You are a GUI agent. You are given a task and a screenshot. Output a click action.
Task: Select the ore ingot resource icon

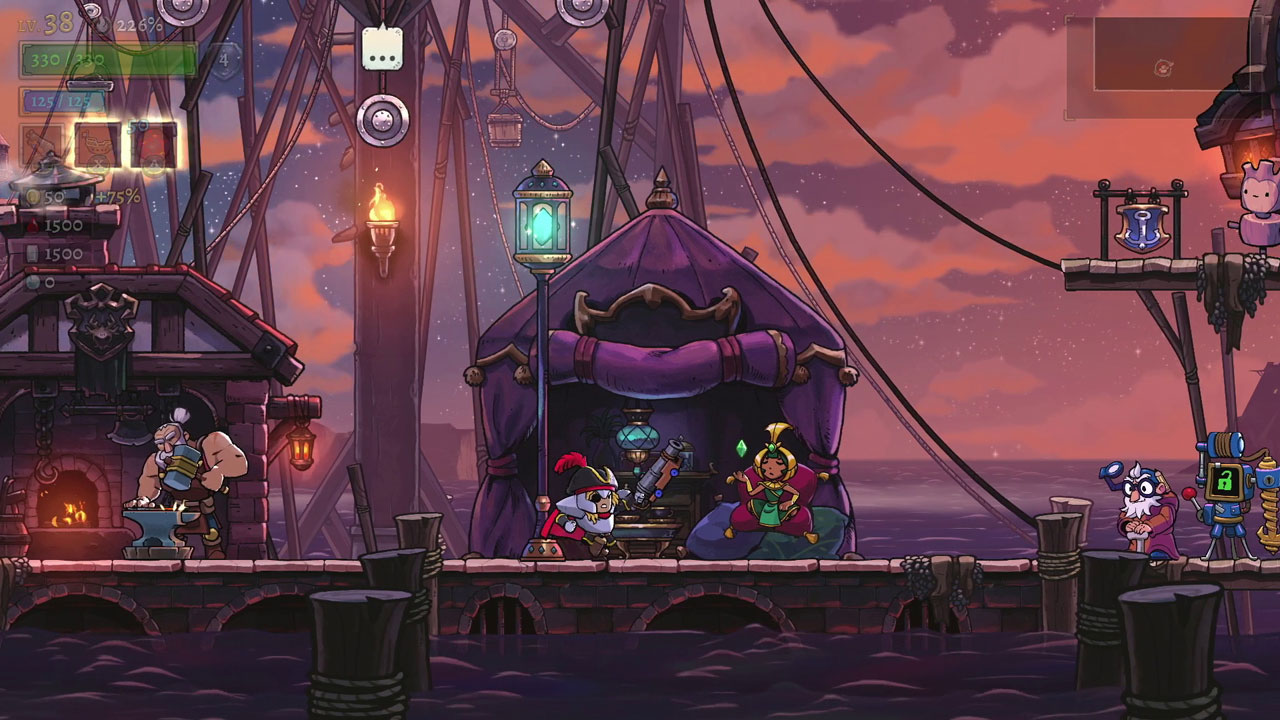34,253
